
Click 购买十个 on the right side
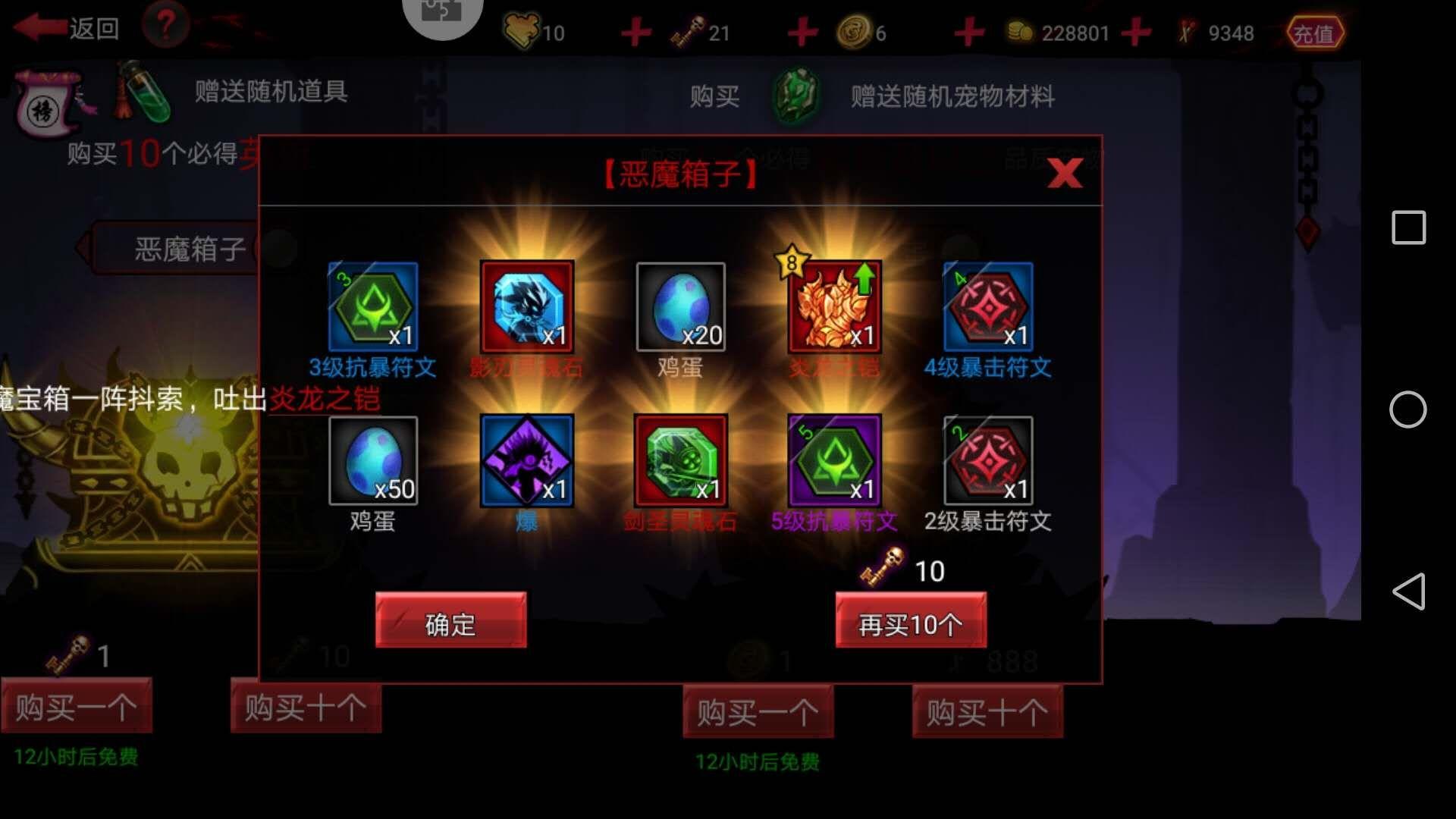pos(986,713)
